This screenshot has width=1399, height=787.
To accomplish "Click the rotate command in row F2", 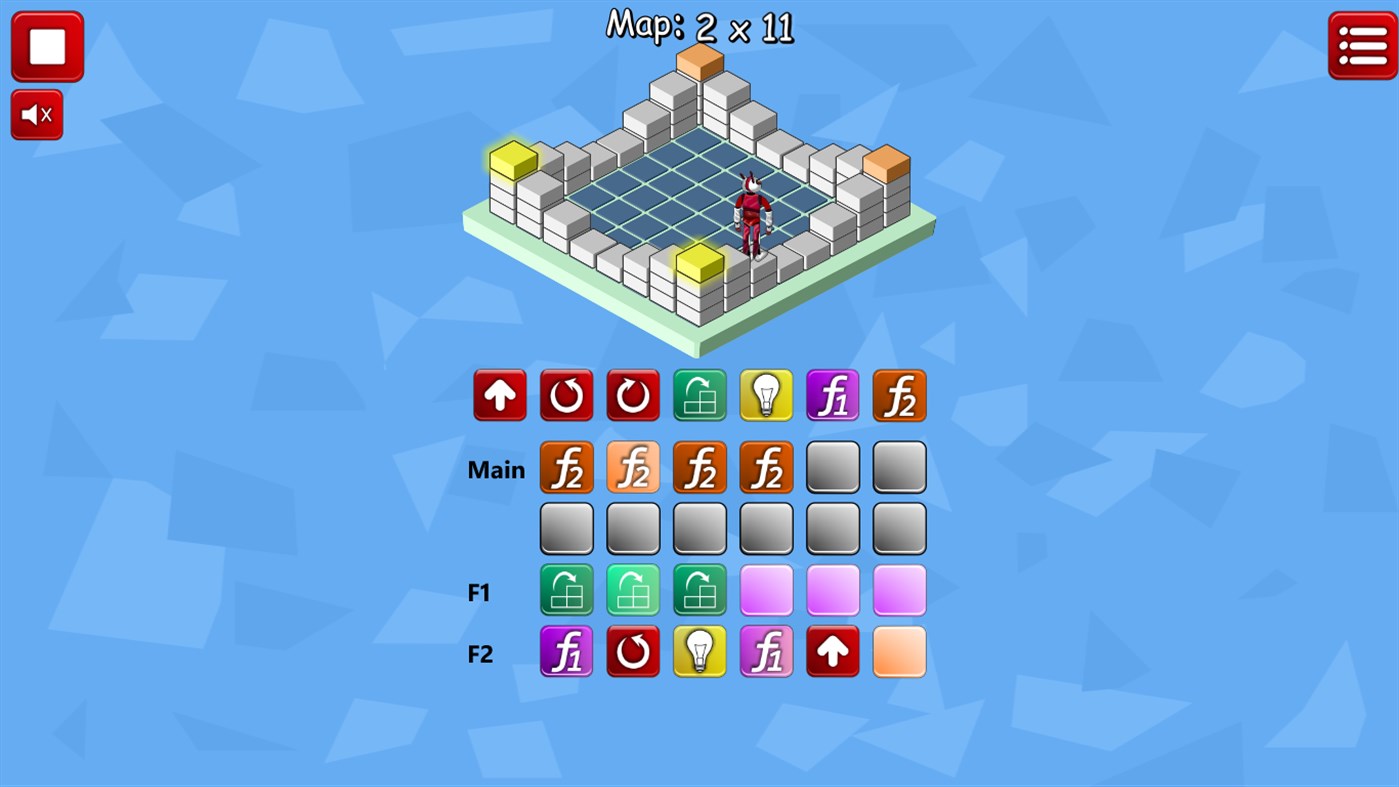I will (632, 651).
